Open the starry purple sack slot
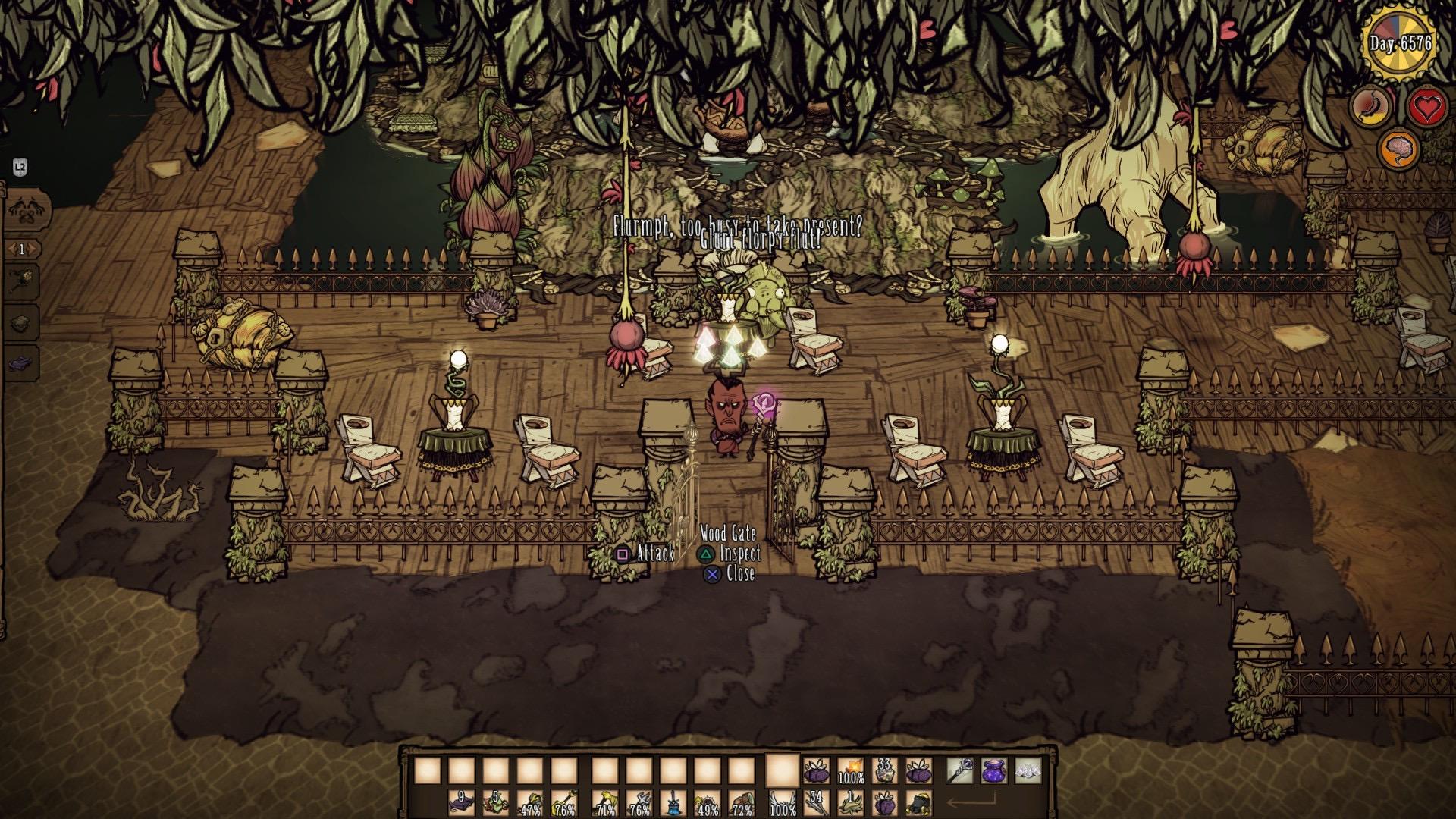The image size is (1456, 819). click(994, 771)
